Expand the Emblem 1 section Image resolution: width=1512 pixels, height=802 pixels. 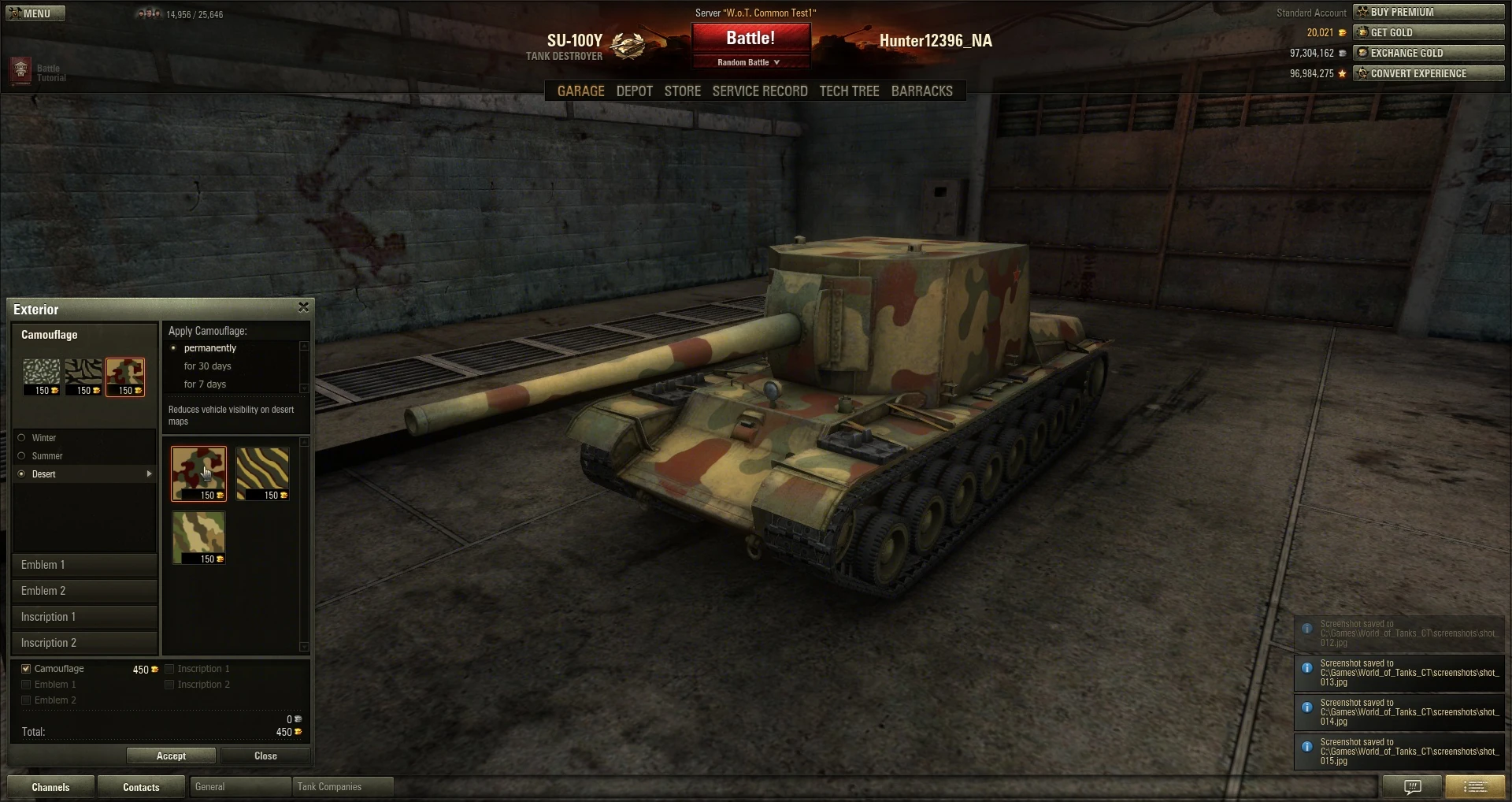pos(84,564)
